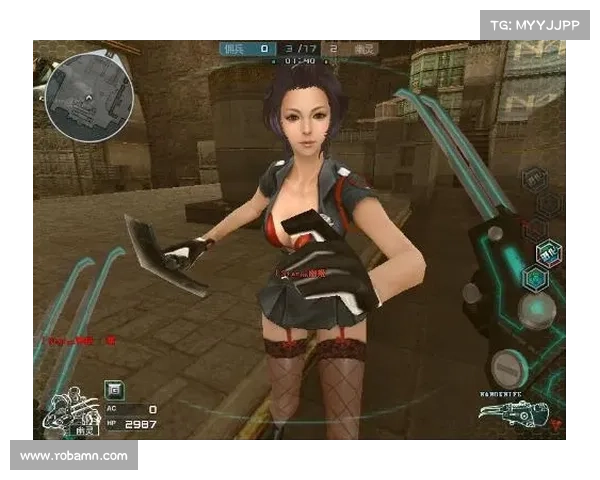
Task: Tap the teal cube hexagon icon
Action: (x=534, y=278)
